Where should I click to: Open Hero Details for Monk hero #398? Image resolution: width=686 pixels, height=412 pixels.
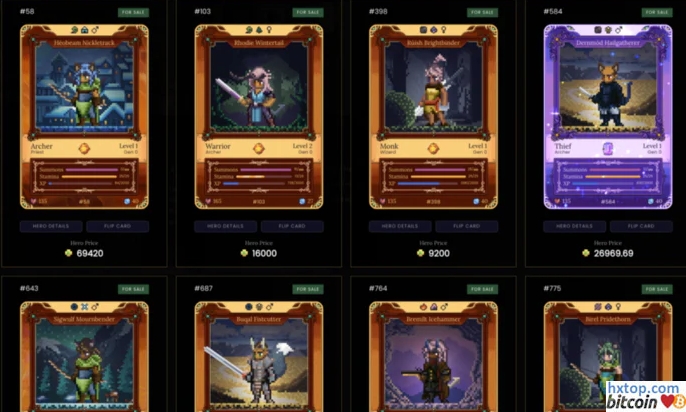pyautogui.click(x=400, y=227)
